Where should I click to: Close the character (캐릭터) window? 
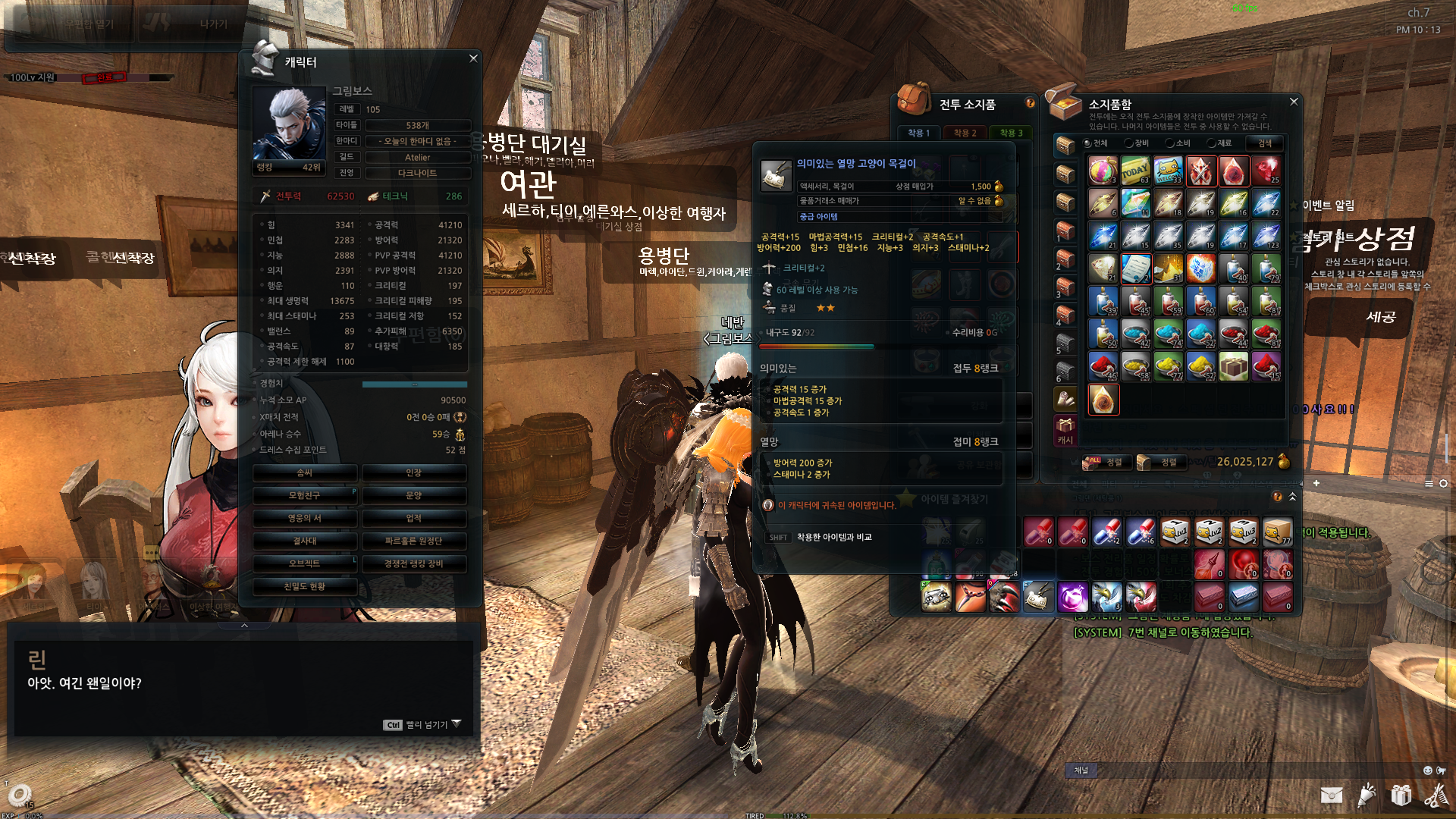pyautogui.click(x=473, y=58)
